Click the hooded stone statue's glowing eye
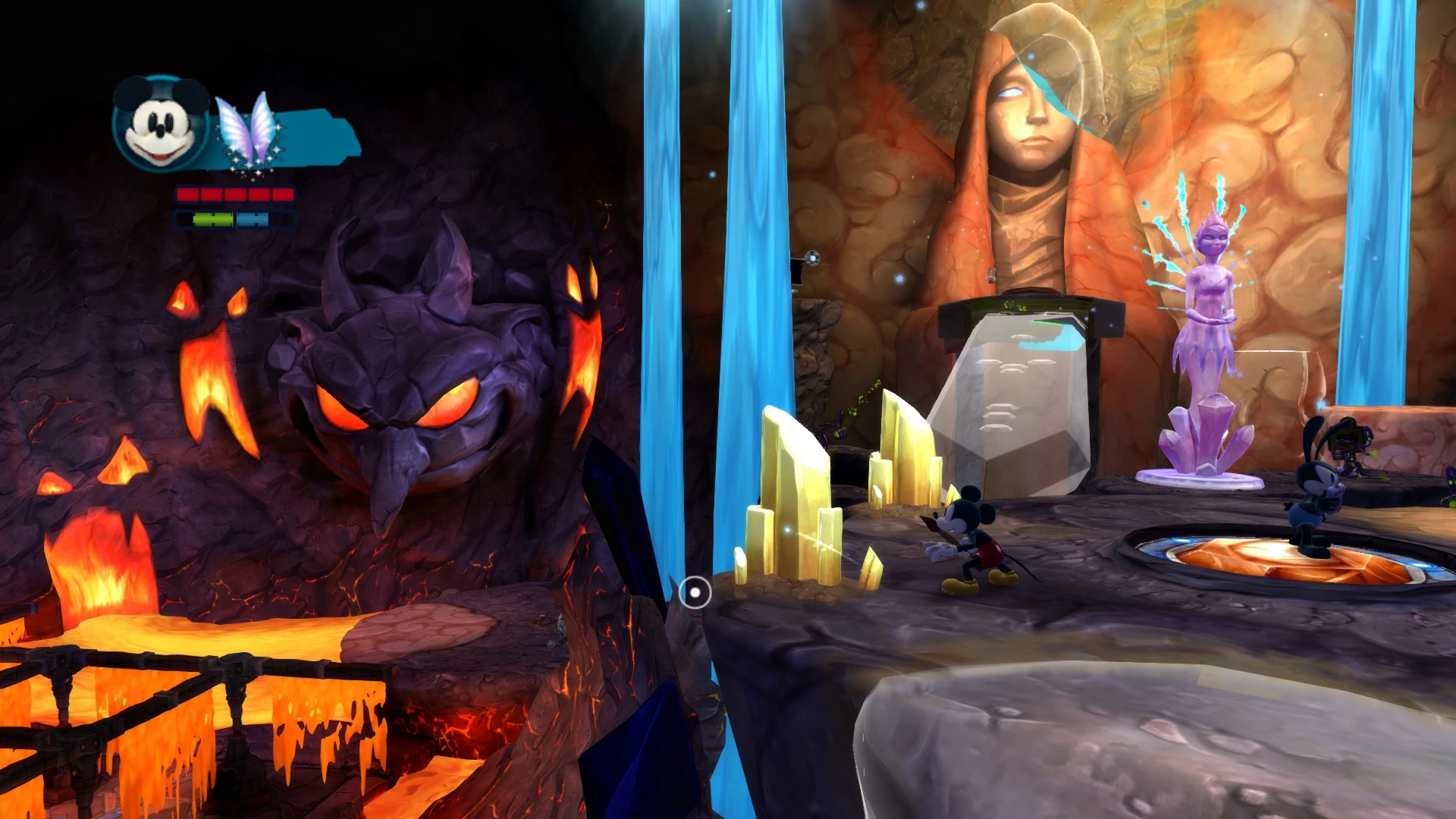The height and width of the screenshot is (819, 1456). coord(1009,91)
